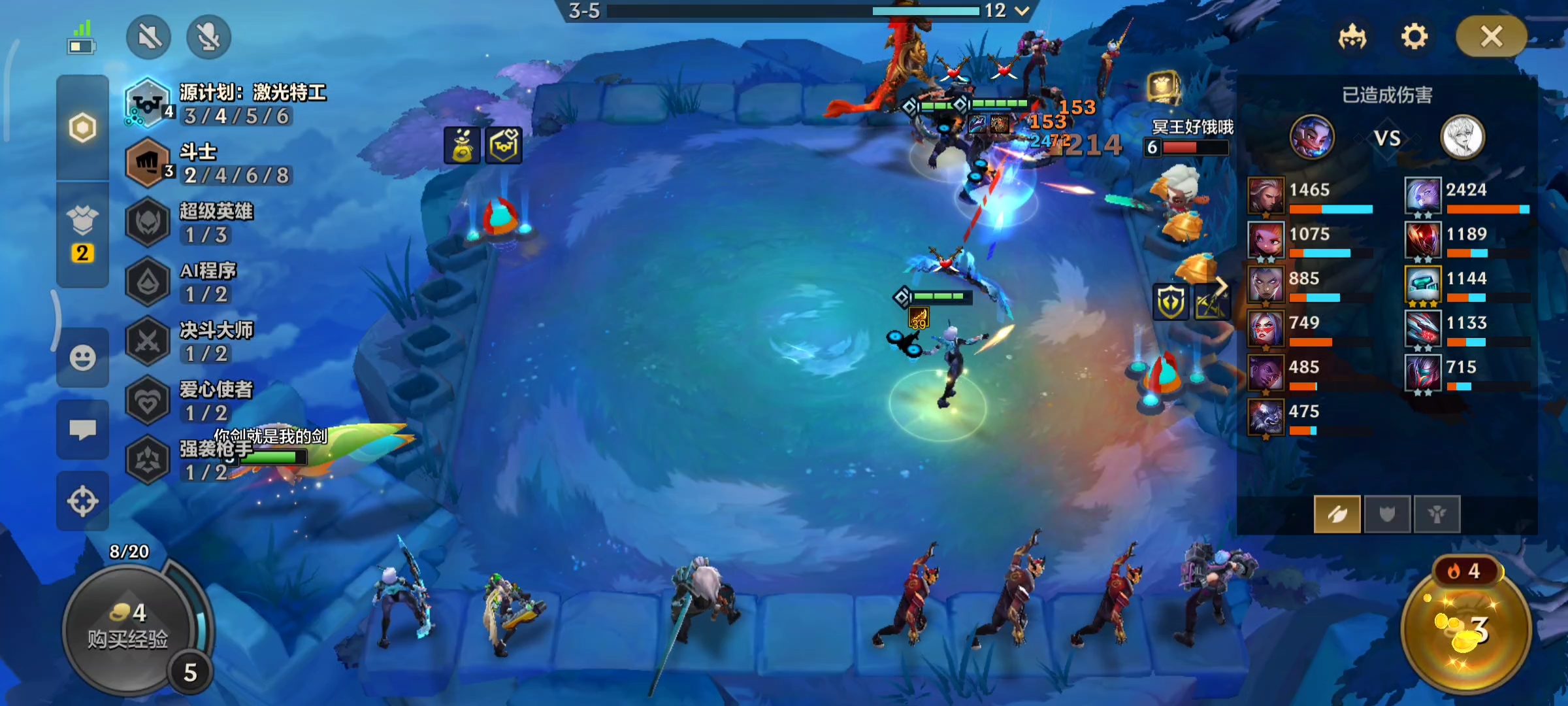This screenshot has width=1568, height=706.
Task: Toggle the muted speaker button
Action: (149, 37)
